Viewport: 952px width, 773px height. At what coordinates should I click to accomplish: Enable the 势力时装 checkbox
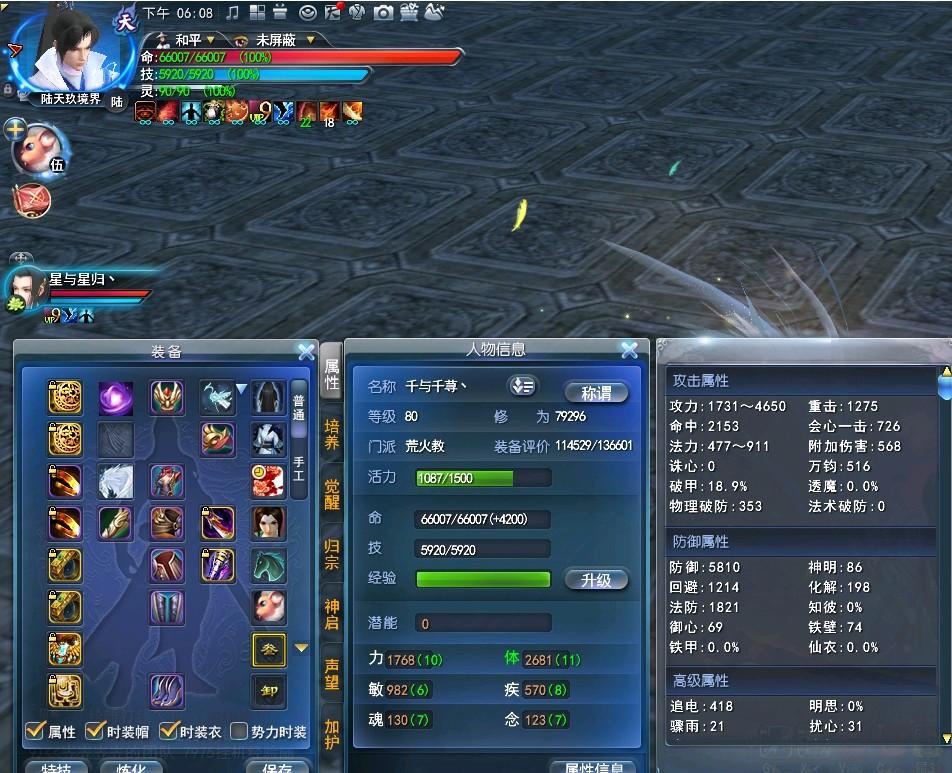240,731
